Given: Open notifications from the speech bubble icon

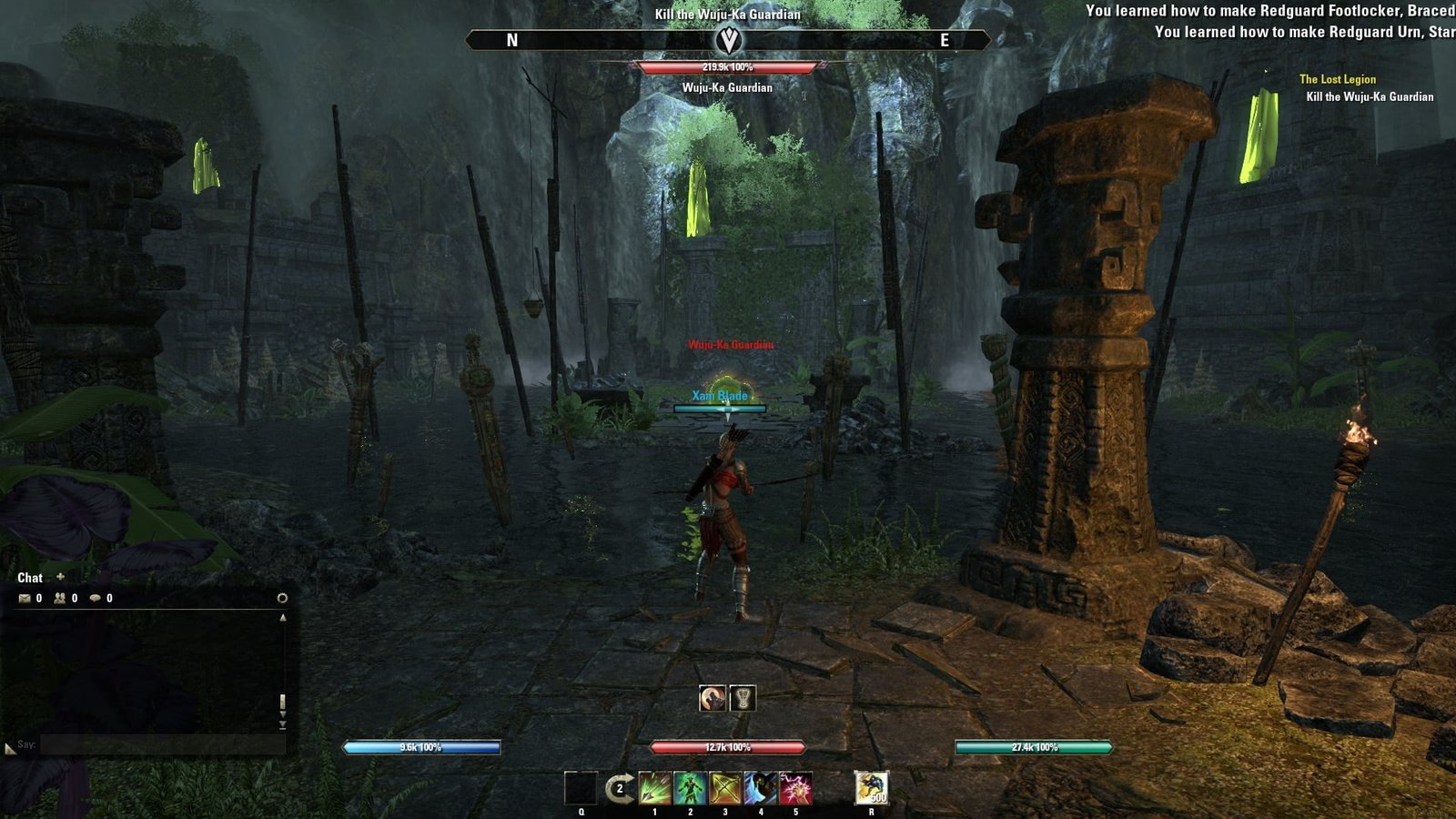Looking at the screenshot, I should 95,598.
